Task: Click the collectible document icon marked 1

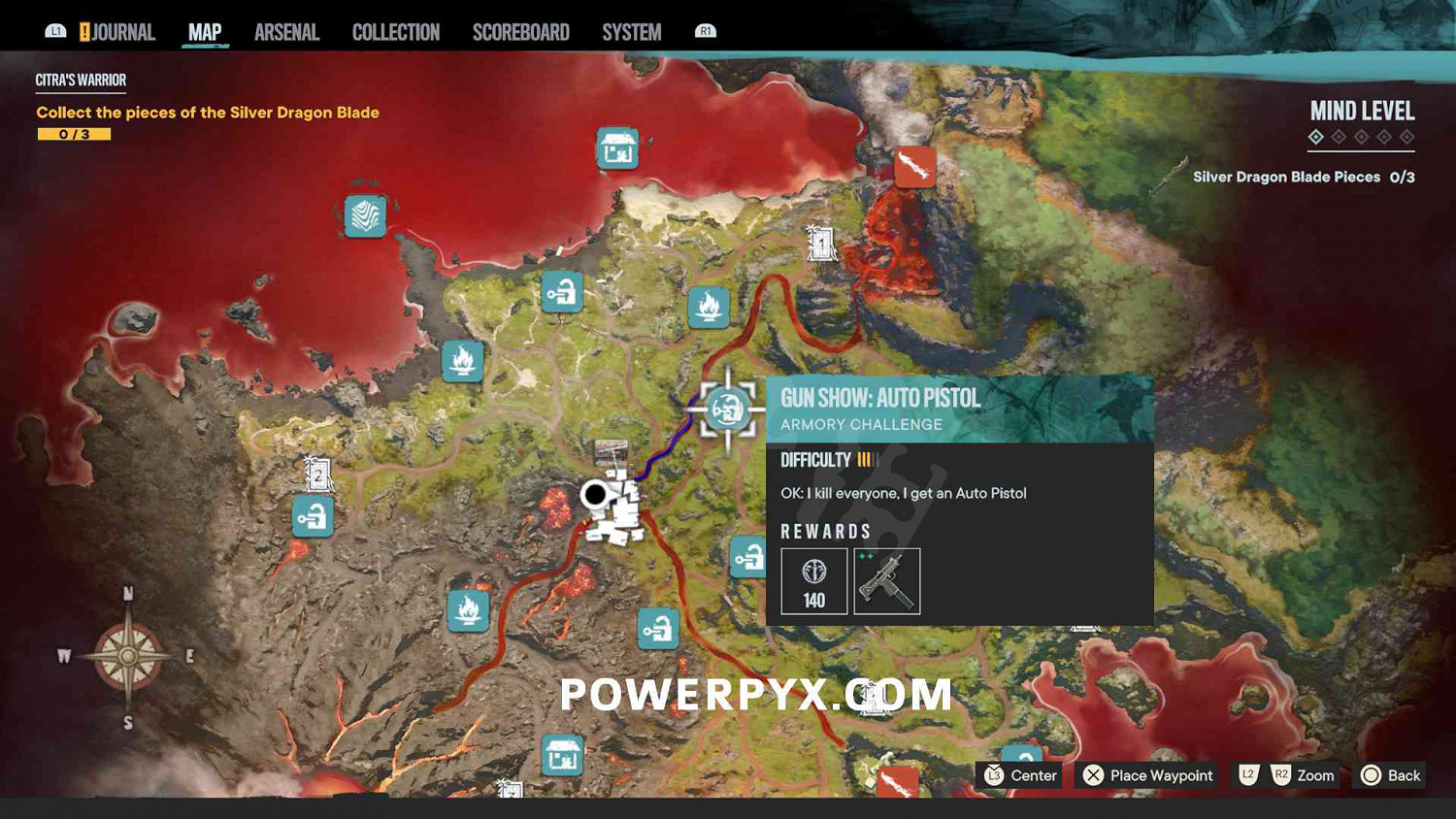Action: pyautogui.click(x=820, y=244)
